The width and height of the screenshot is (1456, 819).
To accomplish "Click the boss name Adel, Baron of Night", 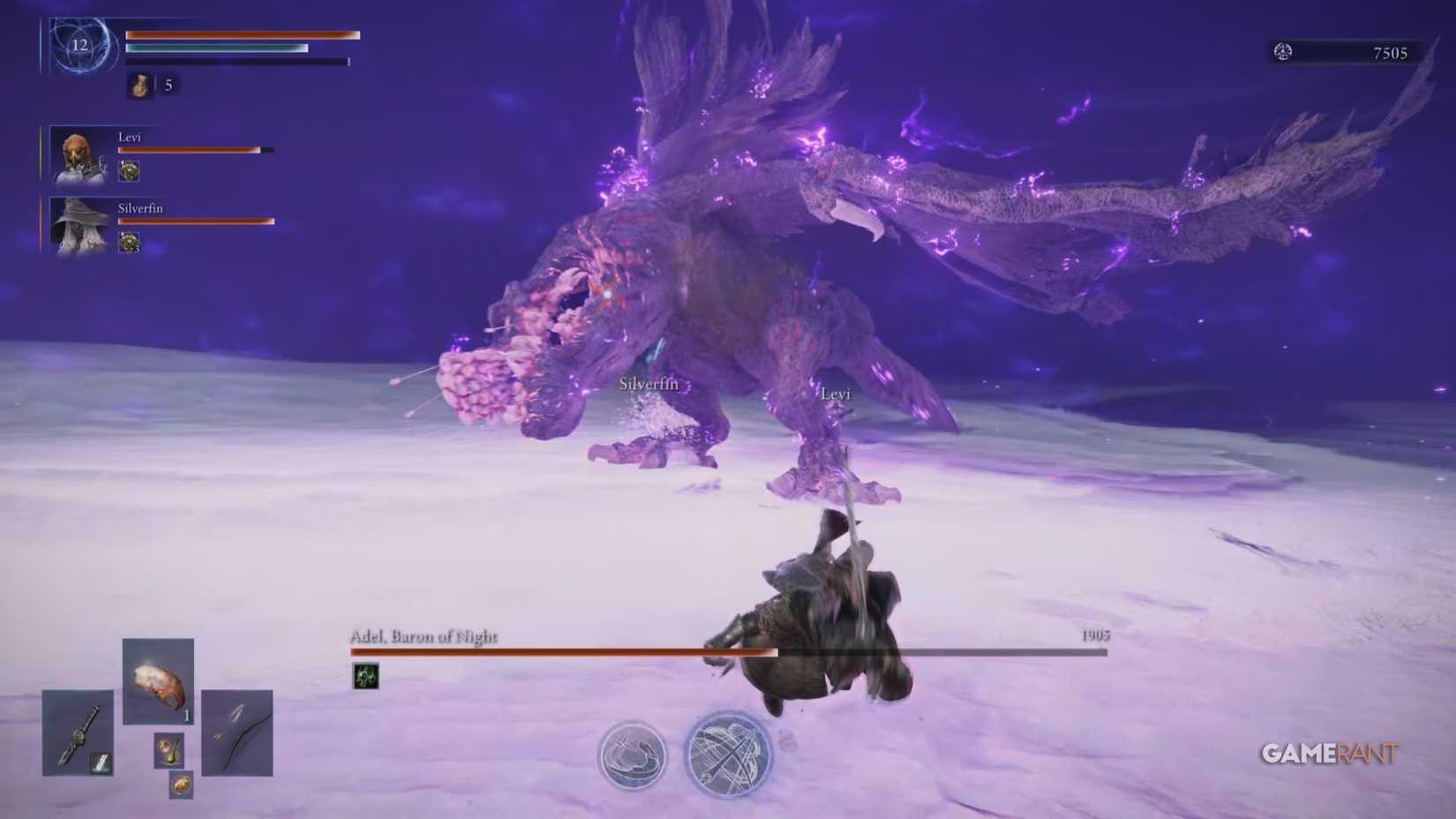I will tap(424, 634).
